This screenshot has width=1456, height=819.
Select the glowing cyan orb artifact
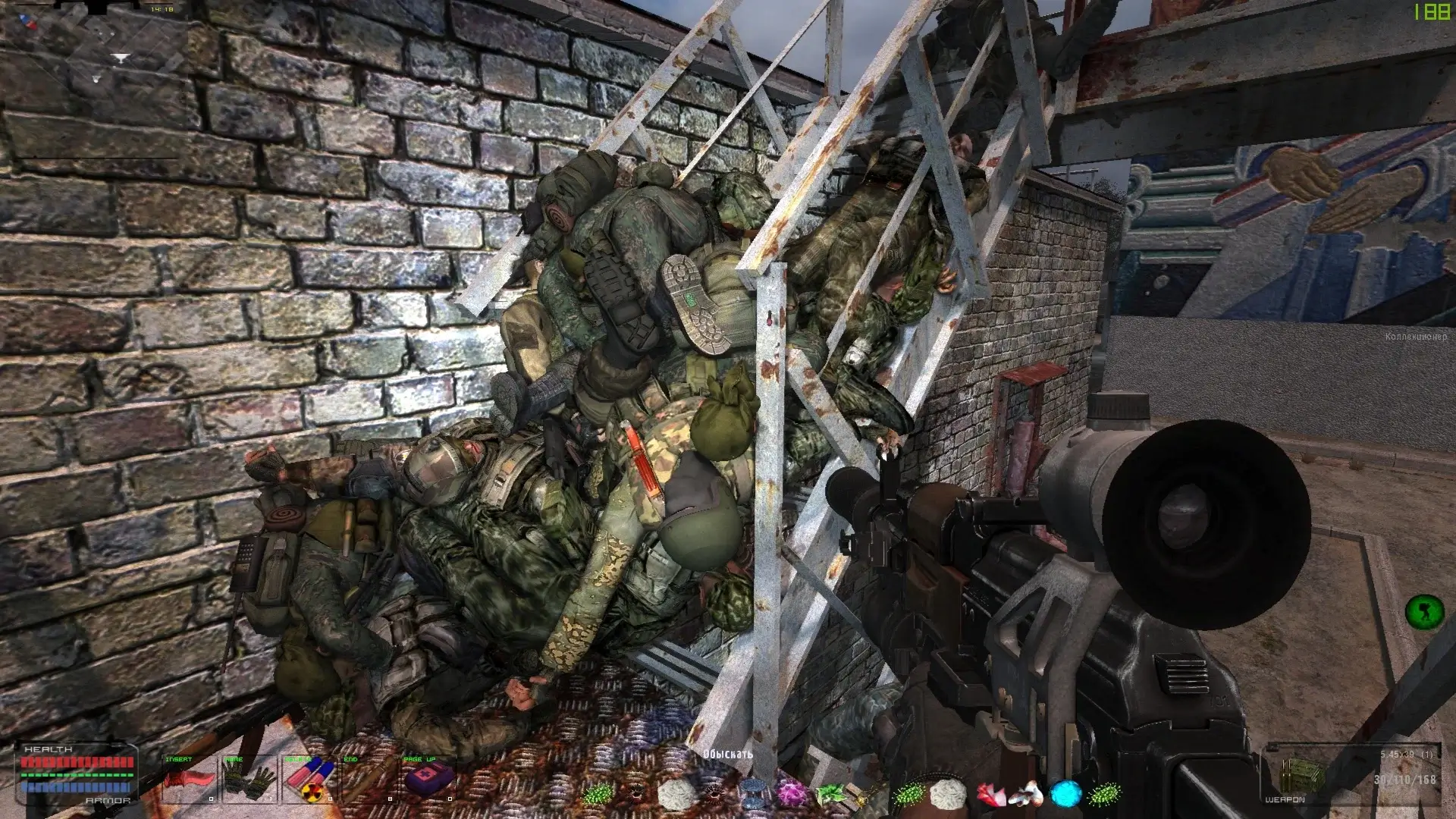(1065, 793)
